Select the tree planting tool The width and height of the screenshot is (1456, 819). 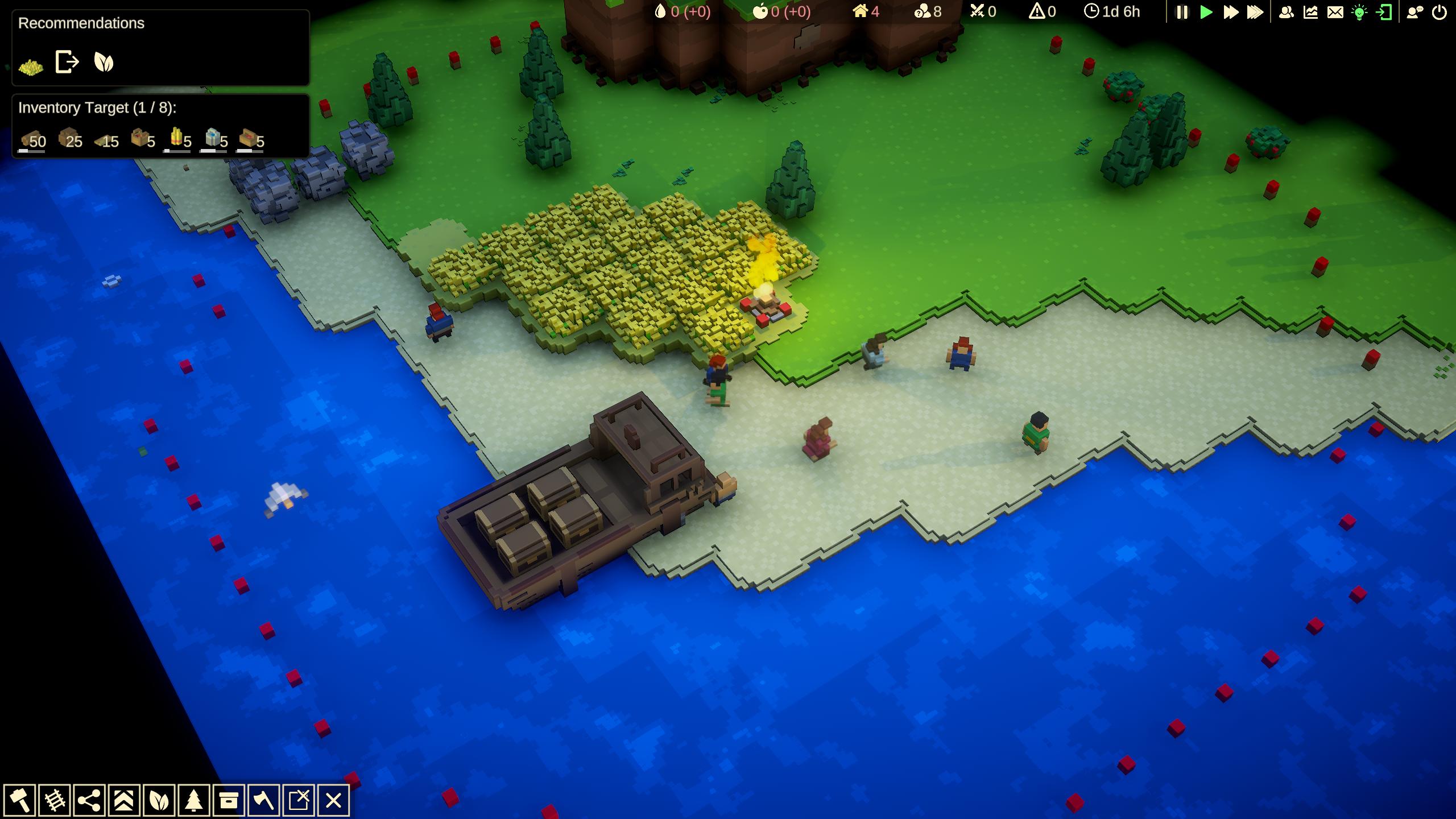[193, 801]
